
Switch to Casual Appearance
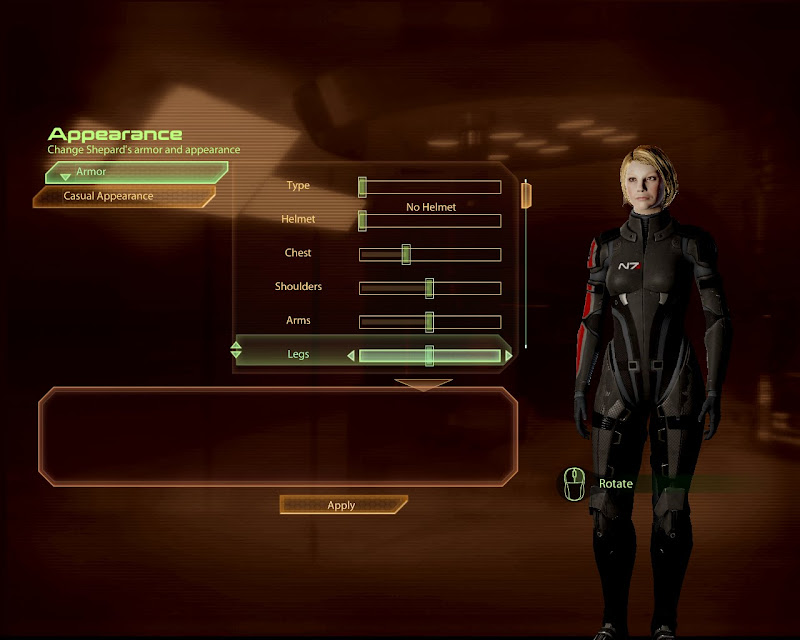pos(124,197)
